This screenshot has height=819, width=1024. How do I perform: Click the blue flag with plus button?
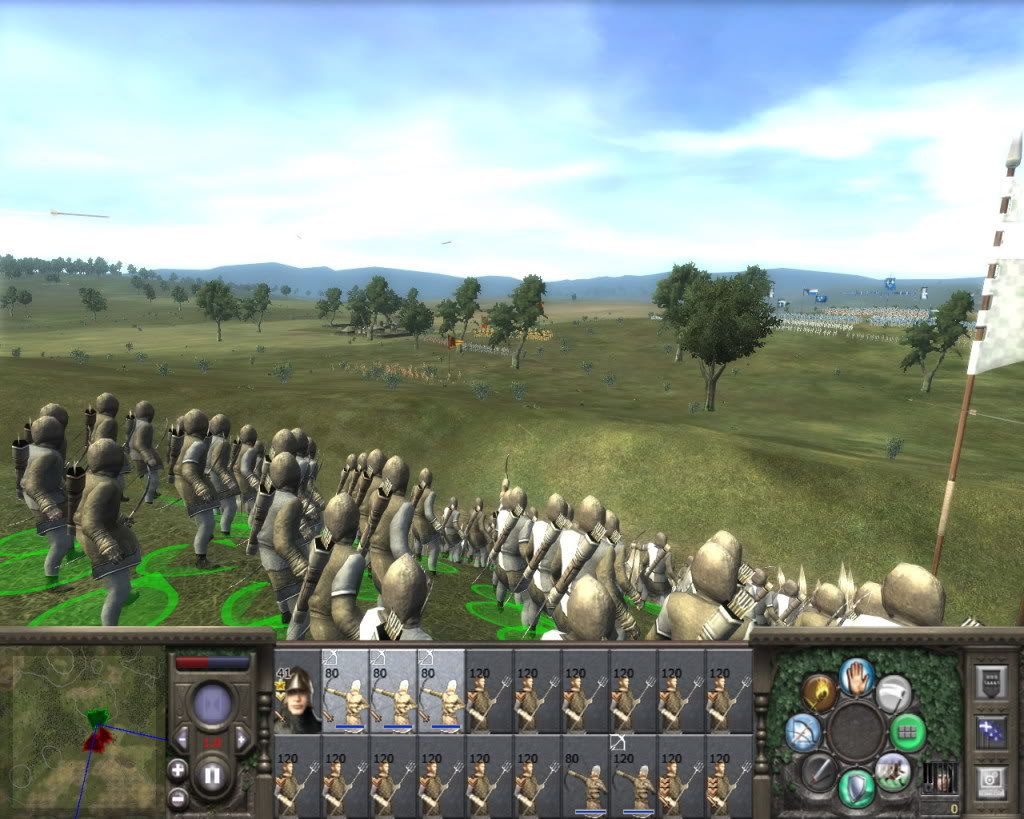[992, 731]
